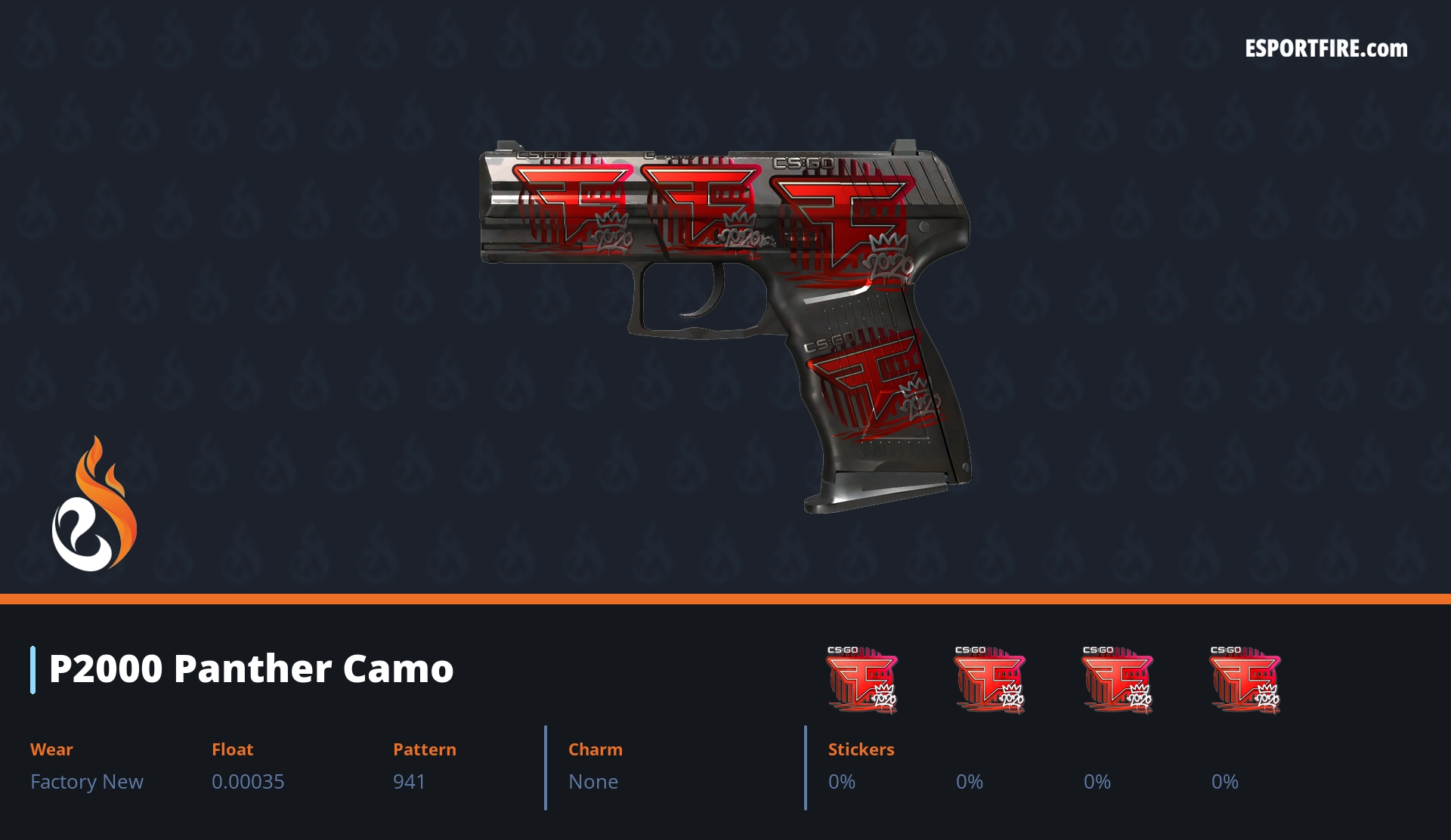Click the orange flame logo
Image resolution: width=1451 pixels, height=840 pixels.
[94, 505]
